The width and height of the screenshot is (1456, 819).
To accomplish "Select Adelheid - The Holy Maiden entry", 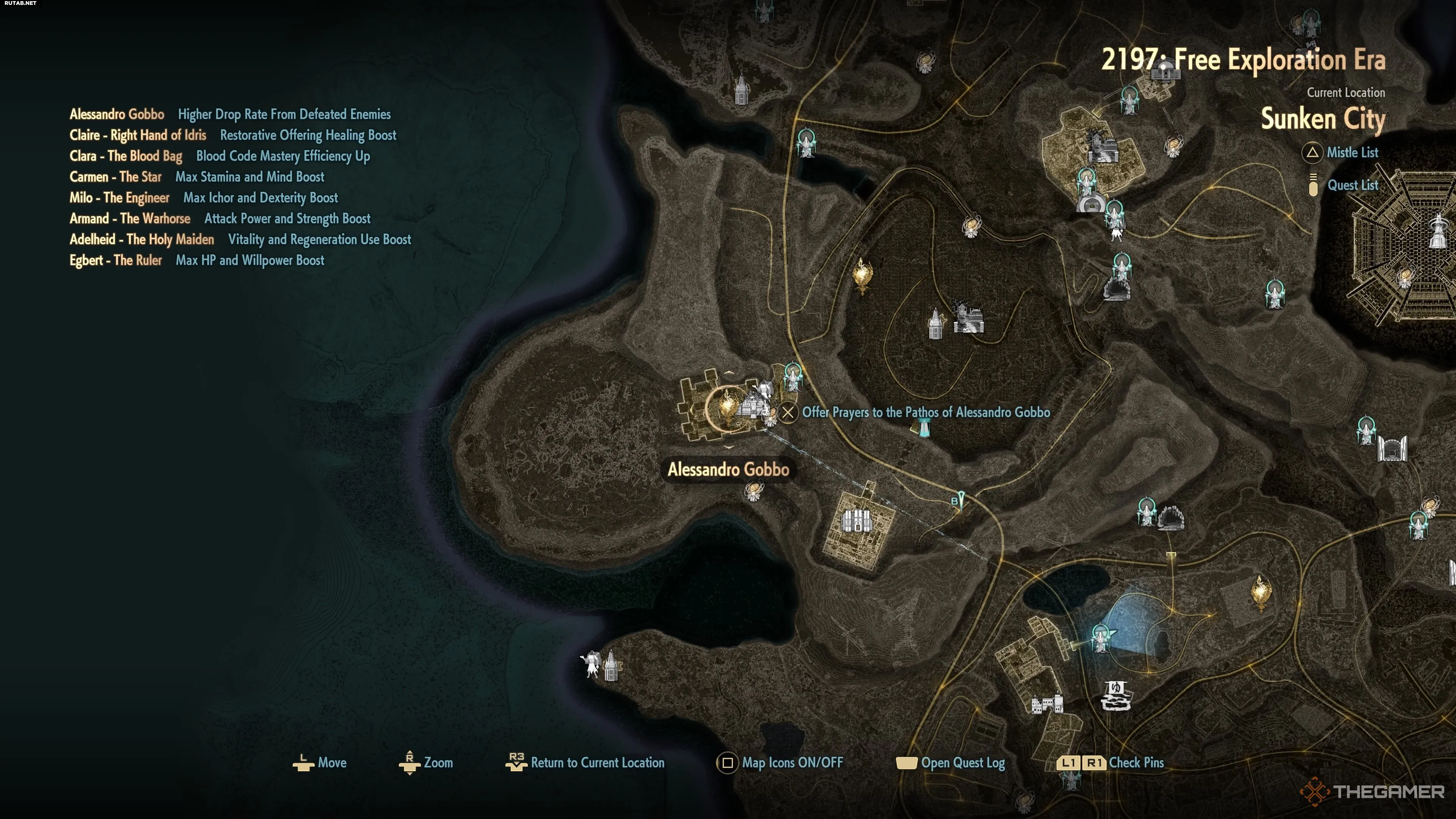I will click(x=142, y=240).
